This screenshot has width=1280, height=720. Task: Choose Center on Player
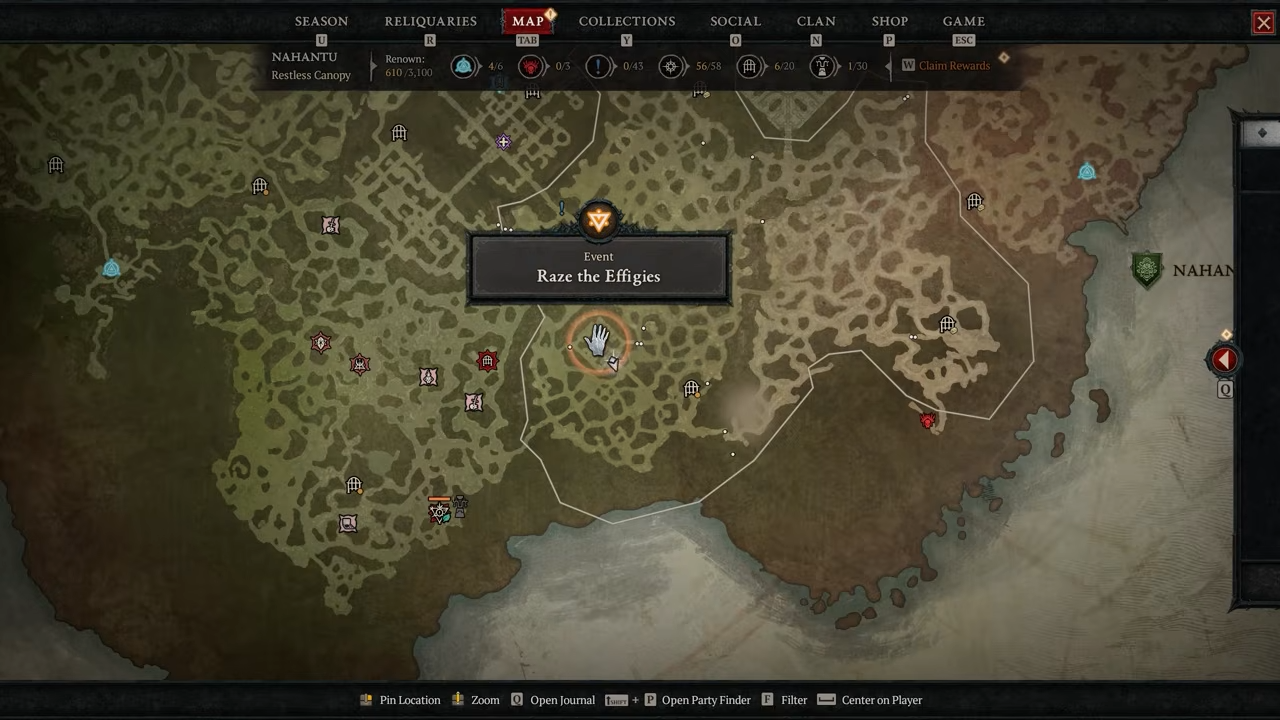[x=881, y=700]
